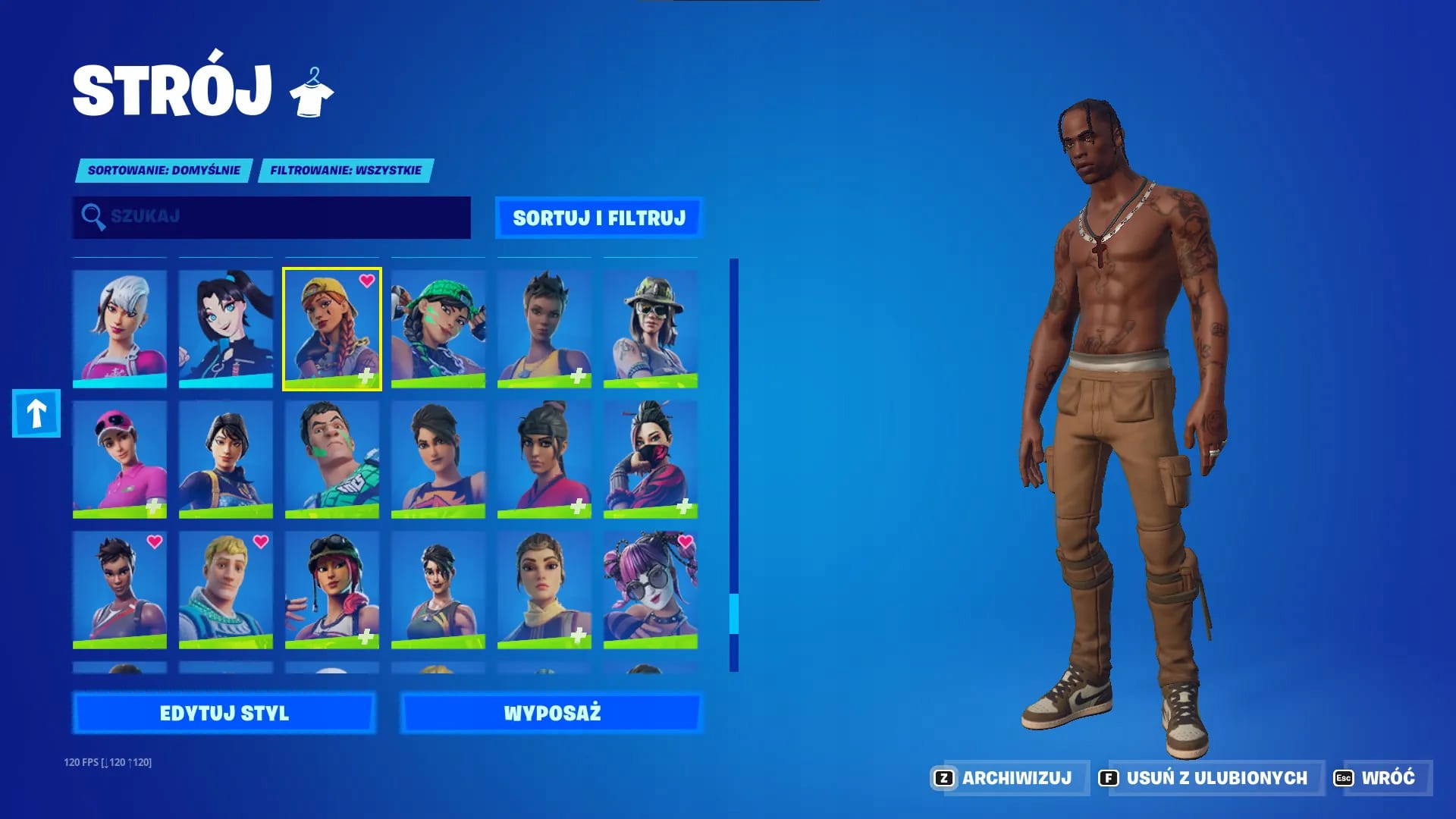Select ARCHIWIZUJ in the bottom bar
This screenshot has width=1456, height=819.
(1016, 777)
